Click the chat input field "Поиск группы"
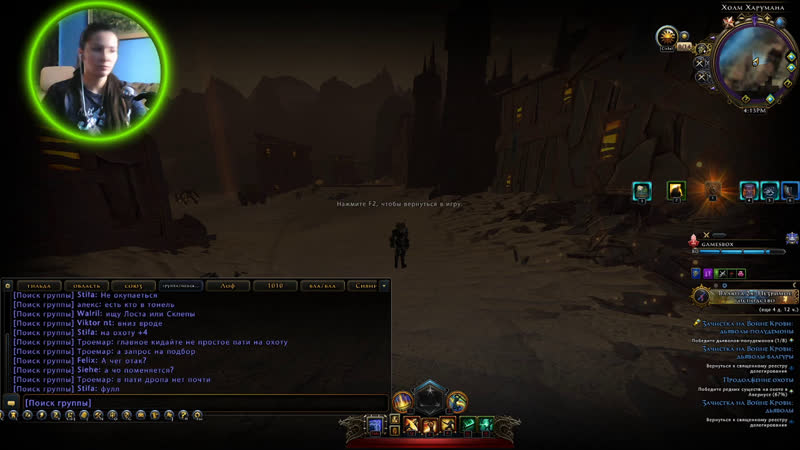800x450 pixels. [x=200, y=402]
